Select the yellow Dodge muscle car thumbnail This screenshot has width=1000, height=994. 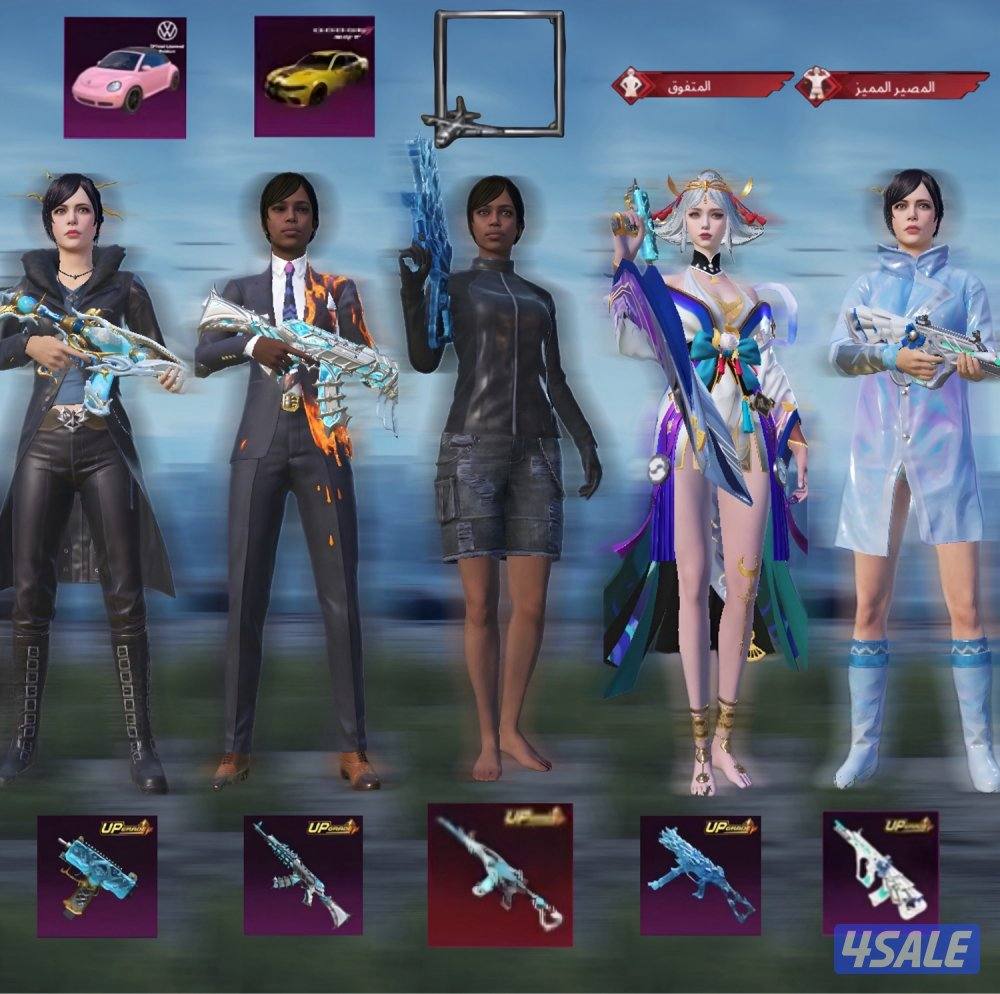click(314, 76)
